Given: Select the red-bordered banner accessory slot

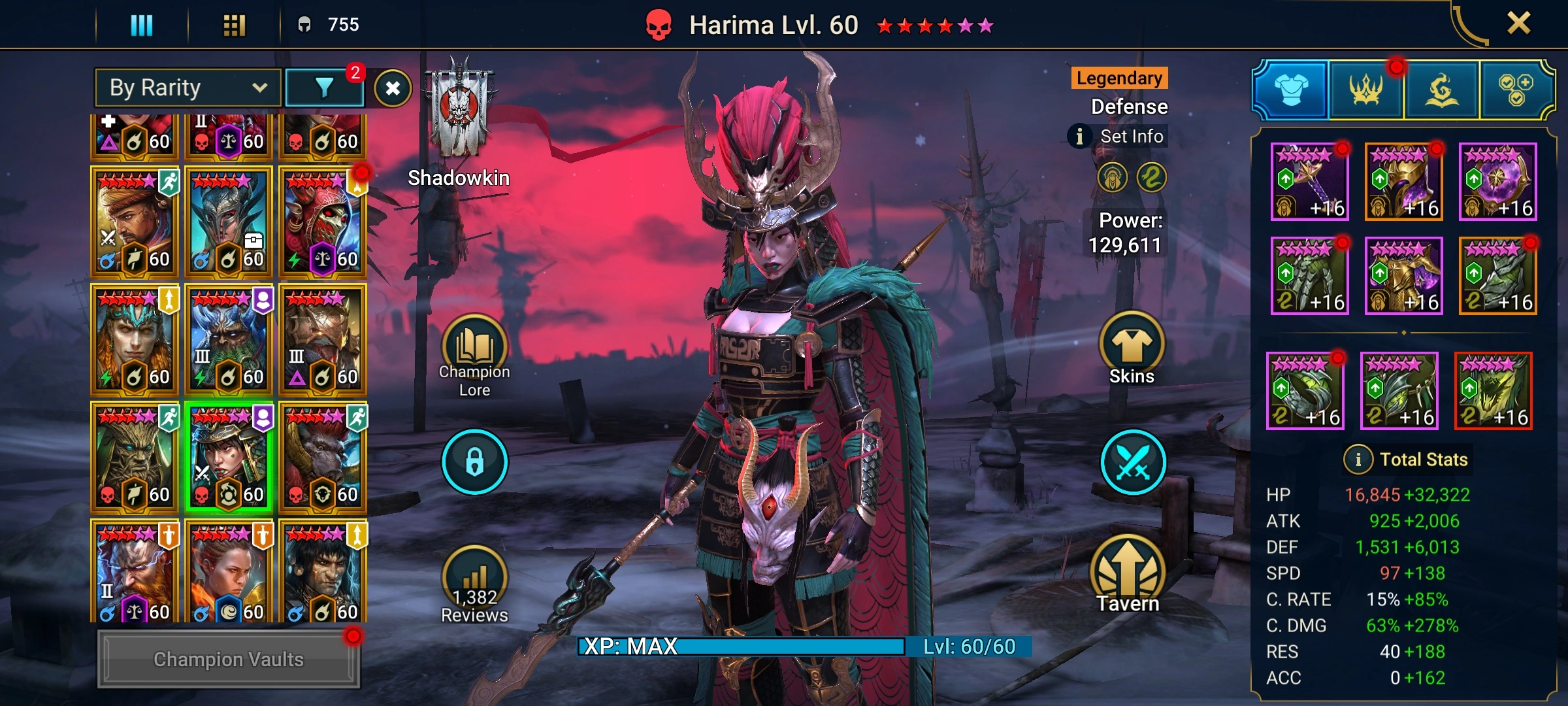Looking at the screenshot, I should (1494, 391).
